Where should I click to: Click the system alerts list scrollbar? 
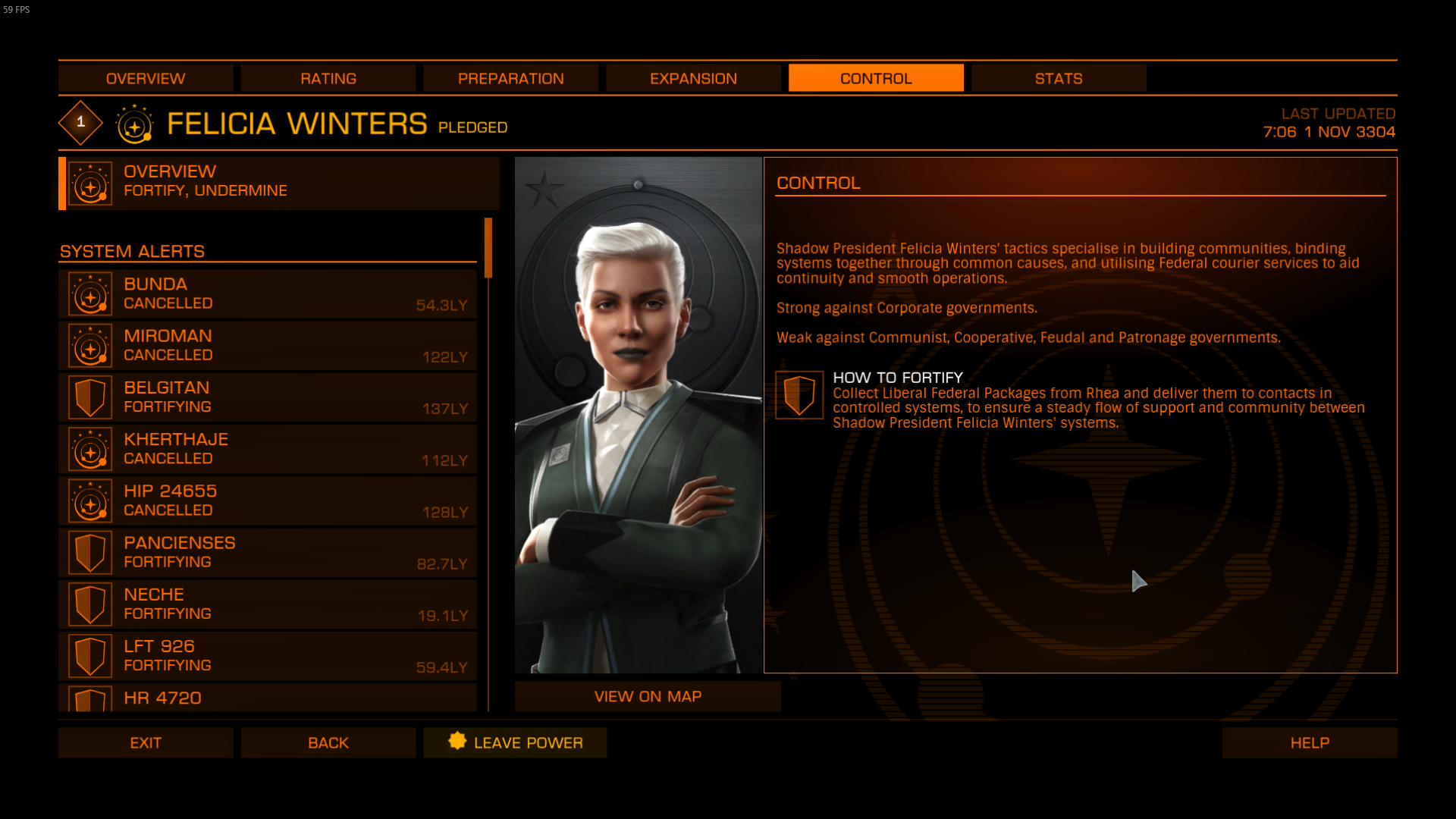coord(488,249)
